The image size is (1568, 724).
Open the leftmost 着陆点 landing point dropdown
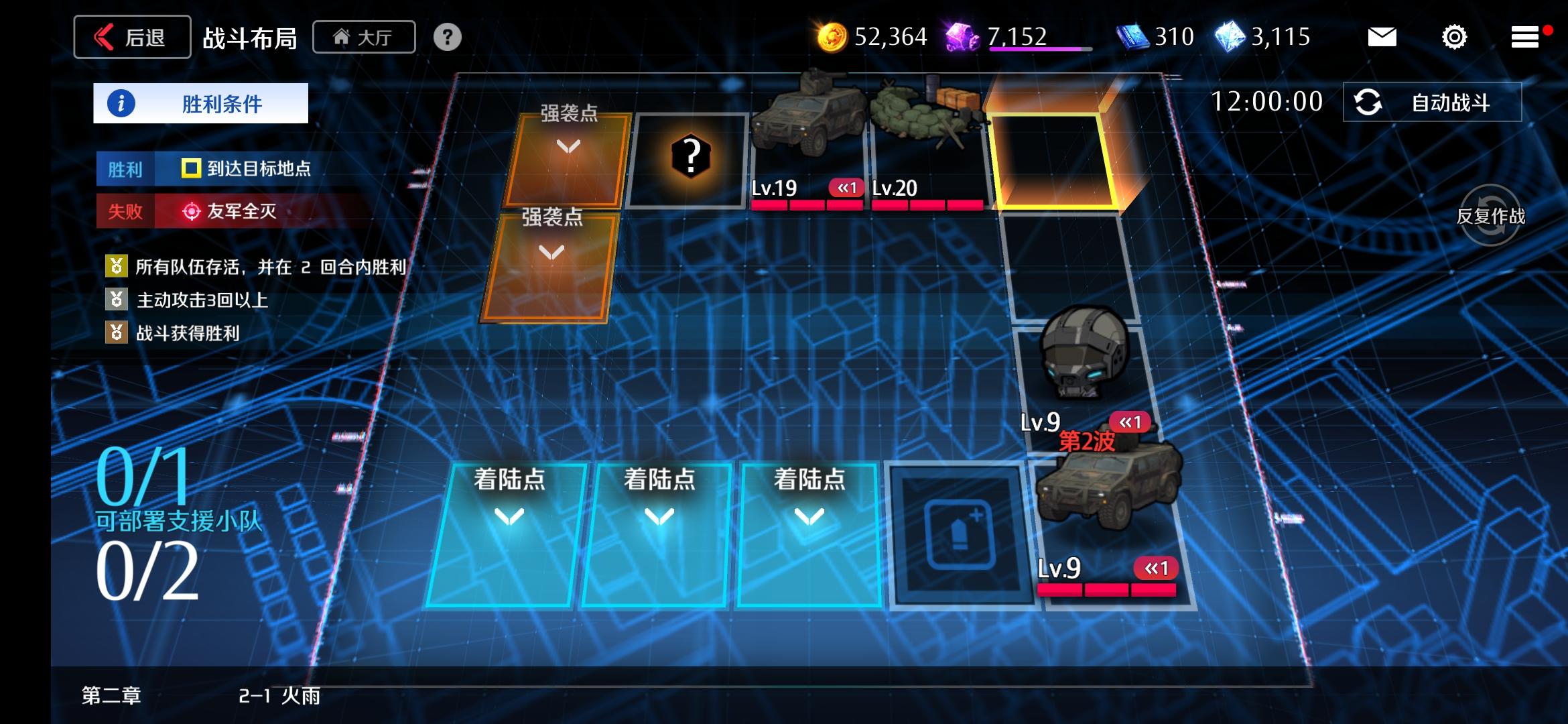(x=507, y=518)
